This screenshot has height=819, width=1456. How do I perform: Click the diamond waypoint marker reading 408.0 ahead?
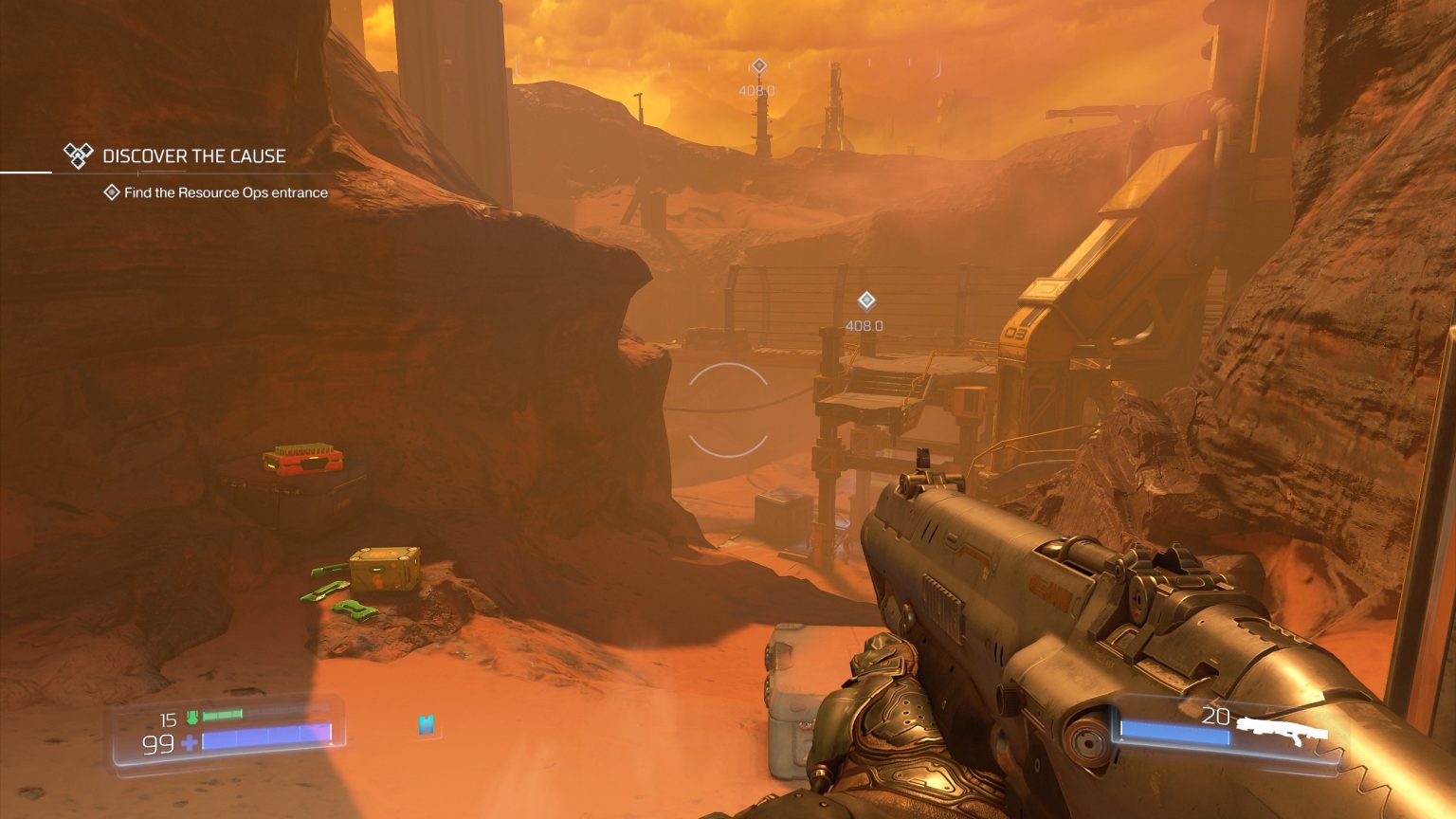point(866,300)
